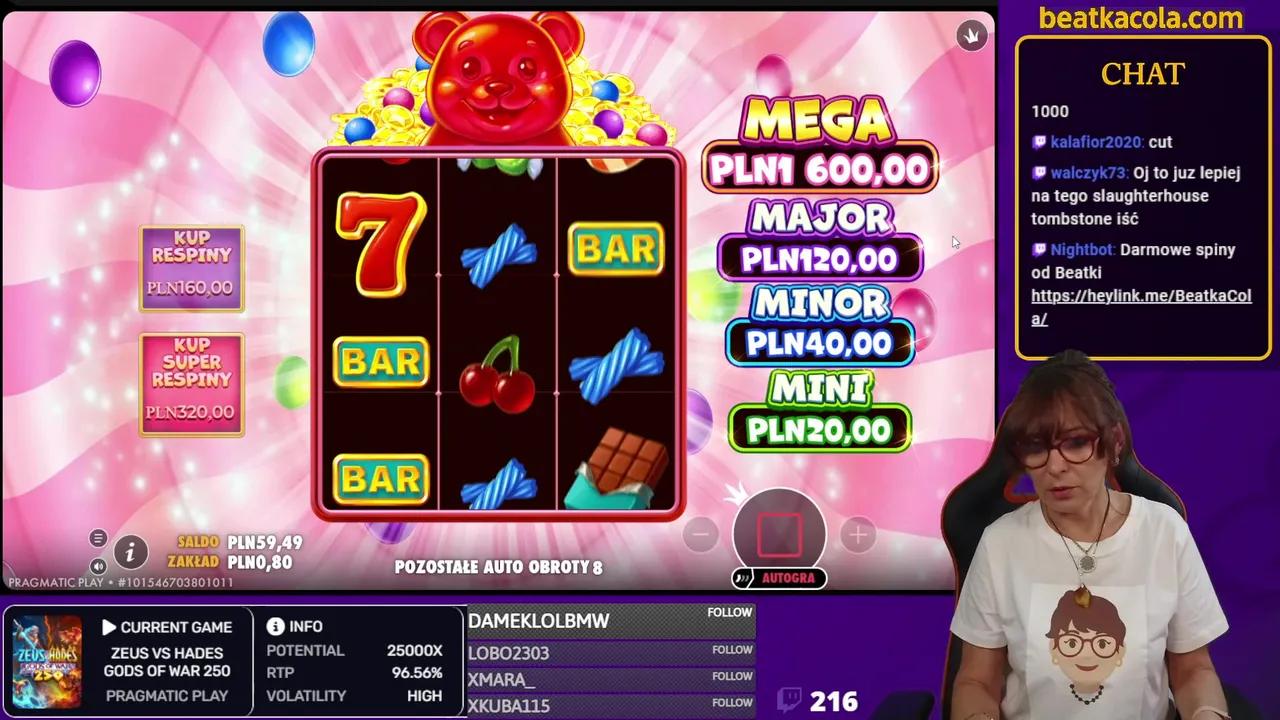Click the info icon in the INFO panel
The image size is (1280, 720).
click(274, 626)
